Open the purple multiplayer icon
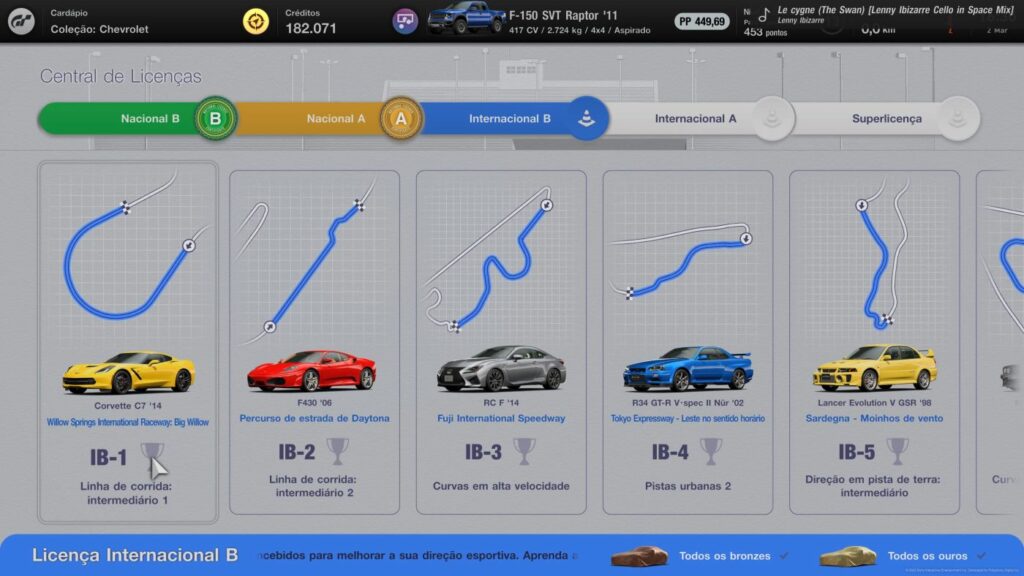 (405, 21)
